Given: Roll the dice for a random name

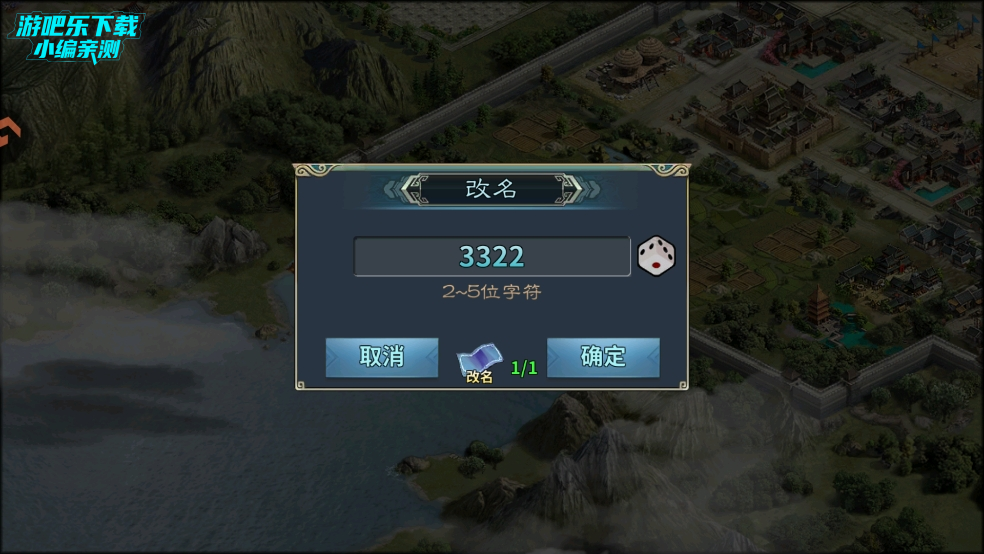Looking at the screenshot, I should [656, 256].
